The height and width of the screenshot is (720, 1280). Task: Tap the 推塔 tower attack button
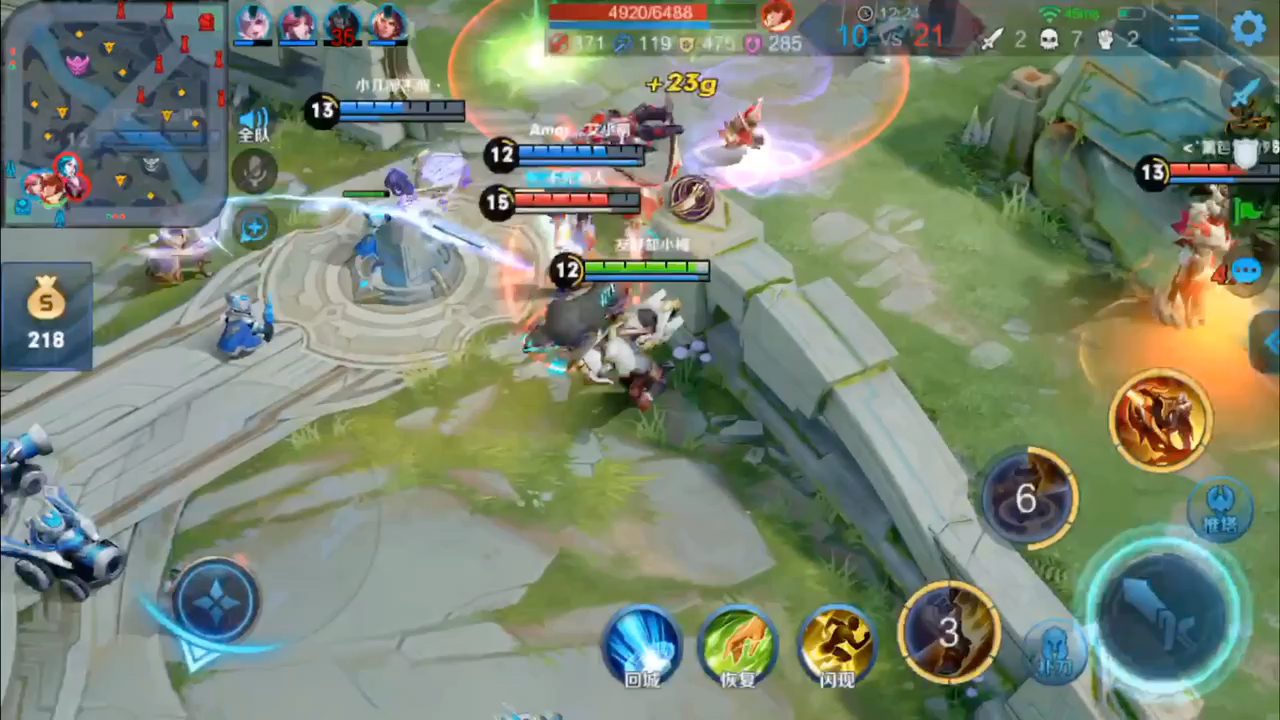tap(1219, 509)
